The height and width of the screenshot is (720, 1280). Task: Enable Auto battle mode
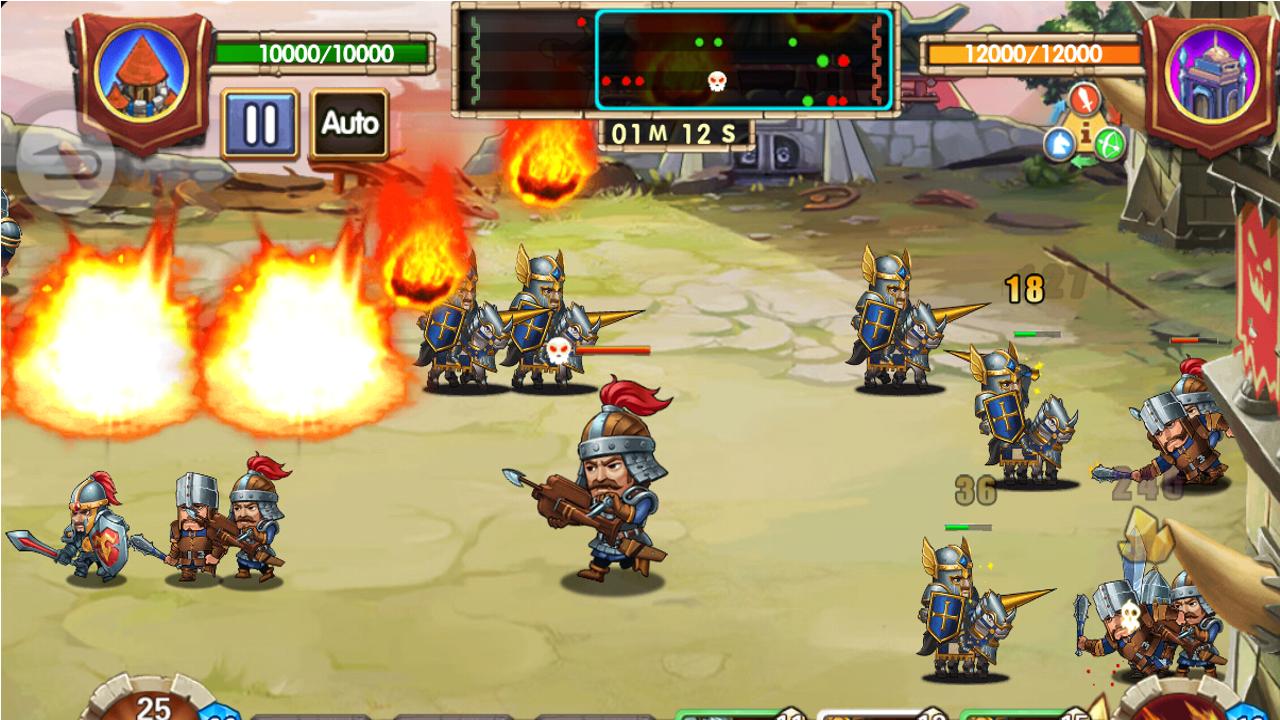350,124
